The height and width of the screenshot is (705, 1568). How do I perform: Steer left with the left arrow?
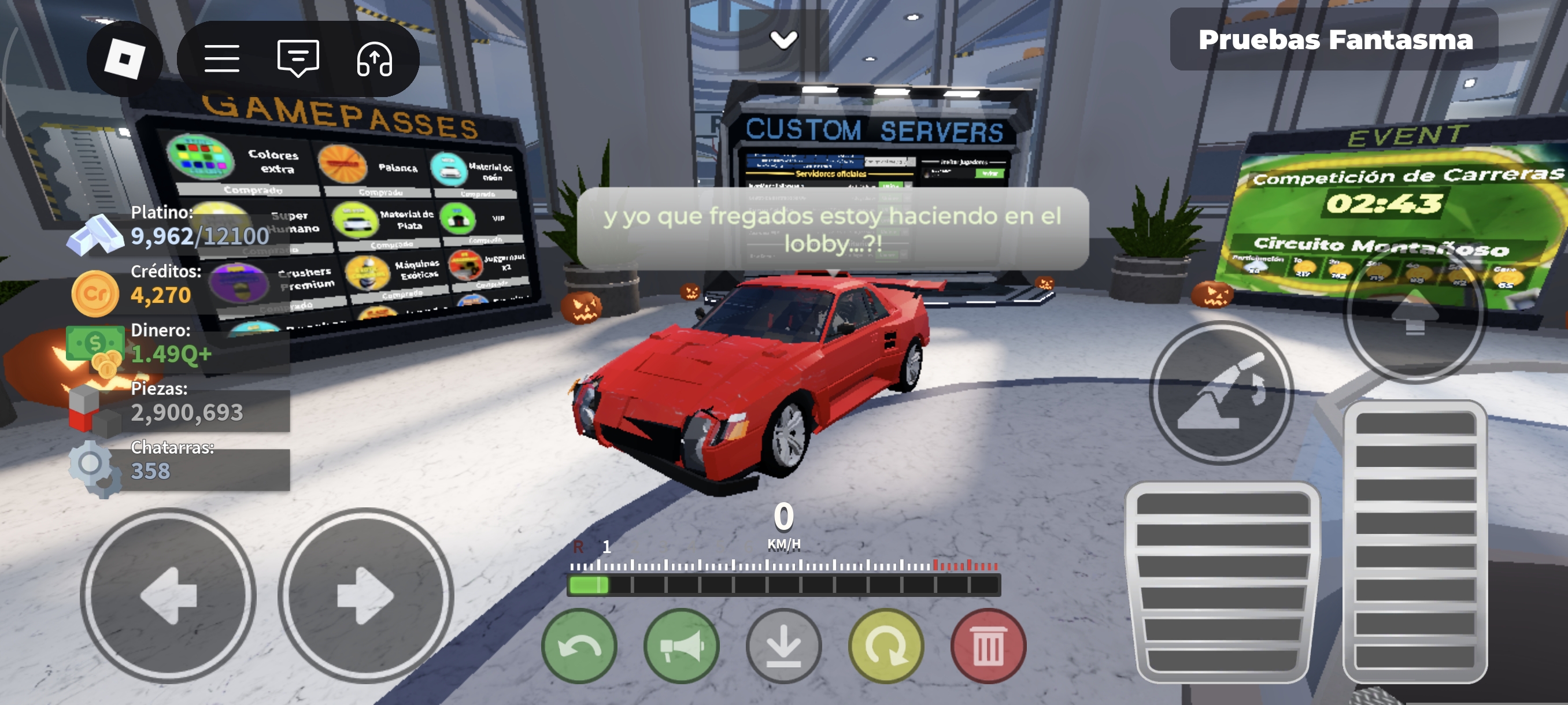coord(168,596)
